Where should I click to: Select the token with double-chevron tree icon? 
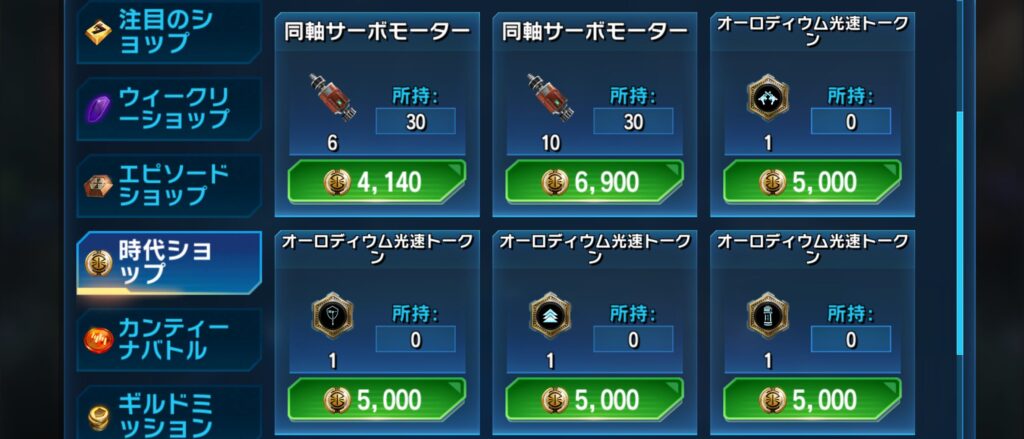click(549, 316)
